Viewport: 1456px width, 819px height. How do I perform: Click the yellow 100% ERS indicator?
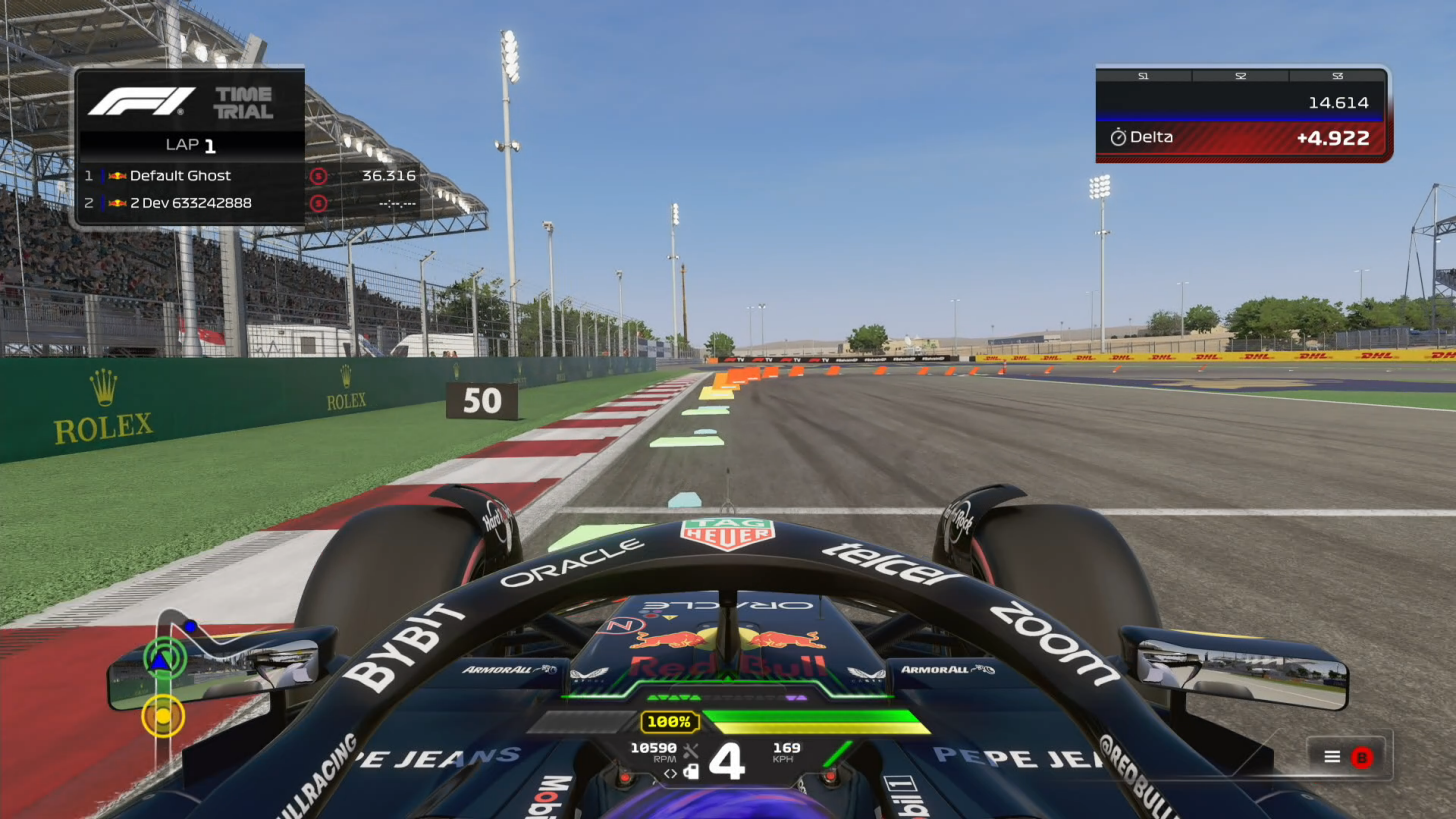tap(668, 722)
